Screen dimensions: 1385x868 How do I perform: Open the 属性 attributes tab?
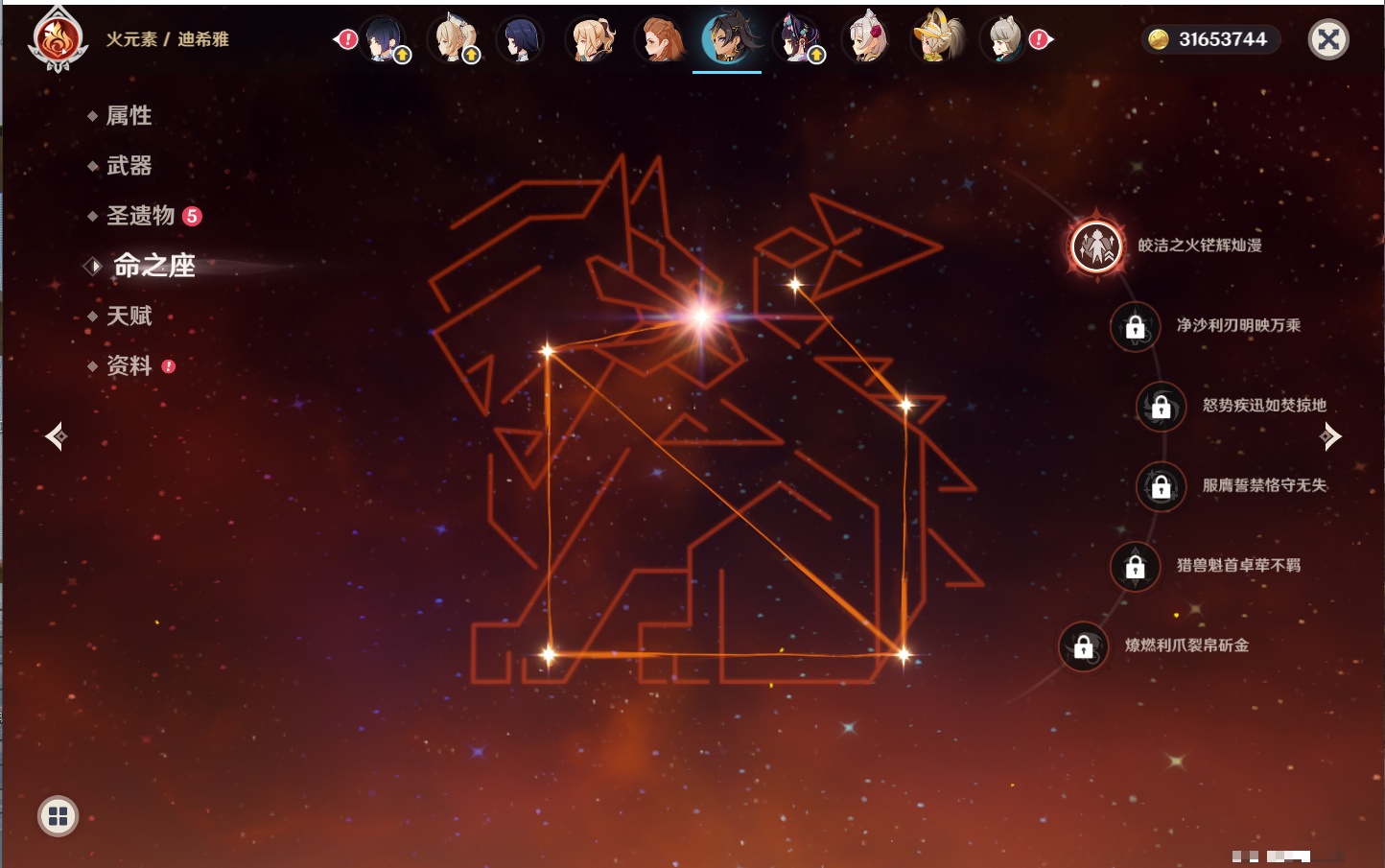[129, 116]
